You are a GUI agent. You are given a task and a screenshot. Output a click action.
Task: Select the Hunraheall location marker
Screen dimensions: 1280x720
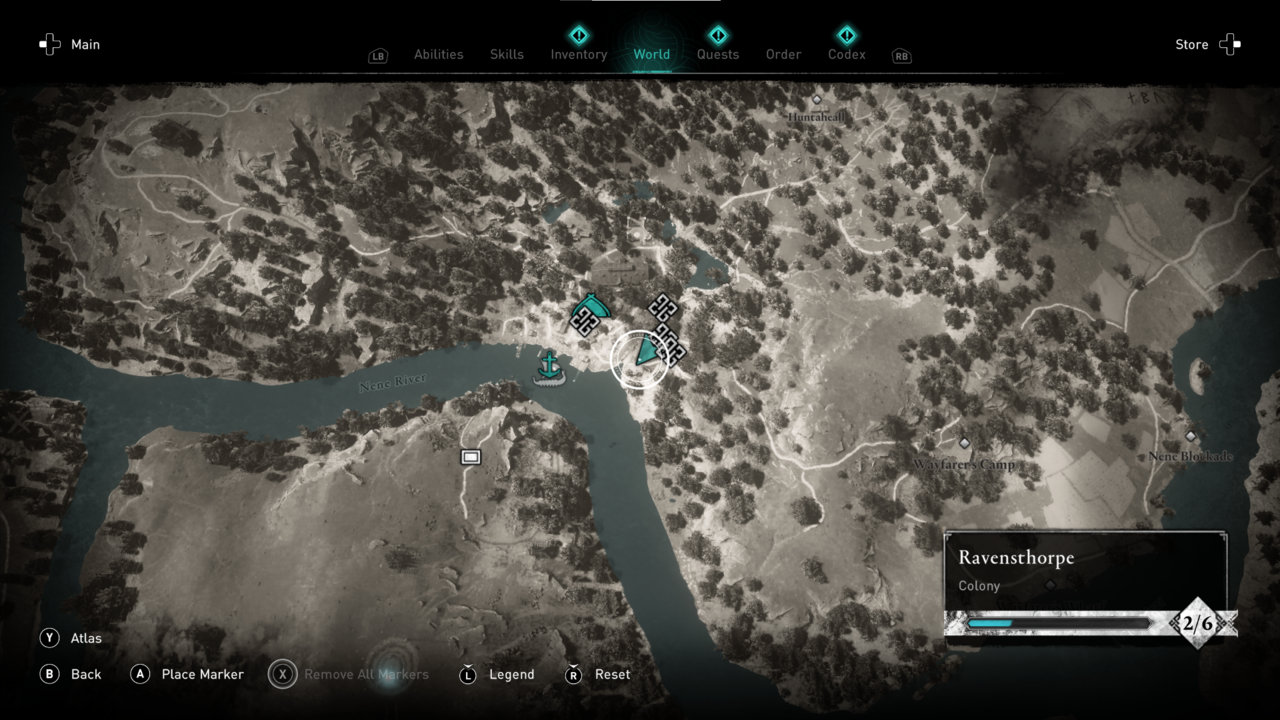[x=817, y=100]
